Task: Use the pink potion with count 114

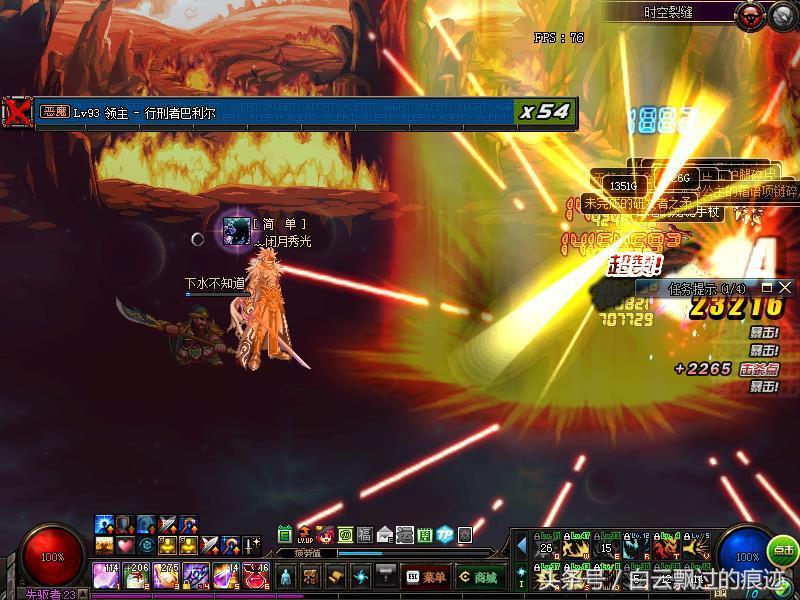Action: click(105, 575)
